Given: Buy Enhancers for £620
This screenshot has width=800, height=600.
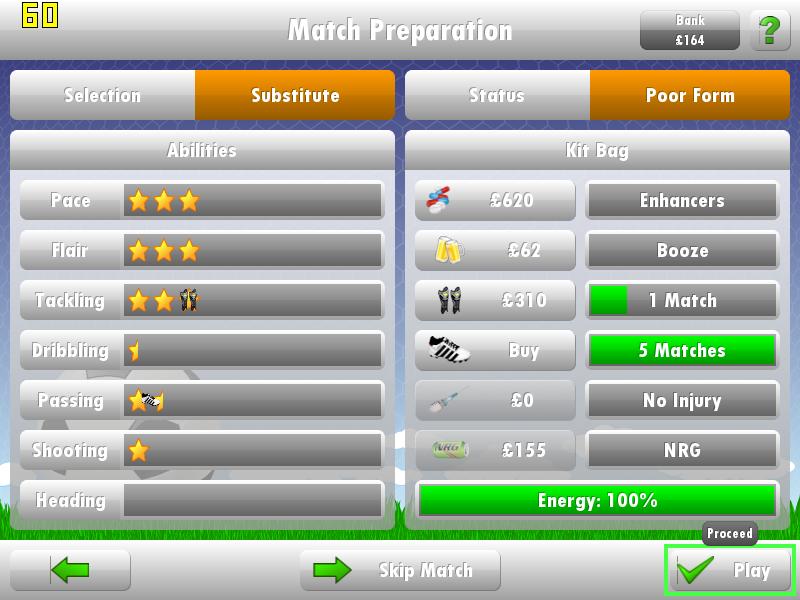Looking at the screenshot, I should (x=495, y=200).
